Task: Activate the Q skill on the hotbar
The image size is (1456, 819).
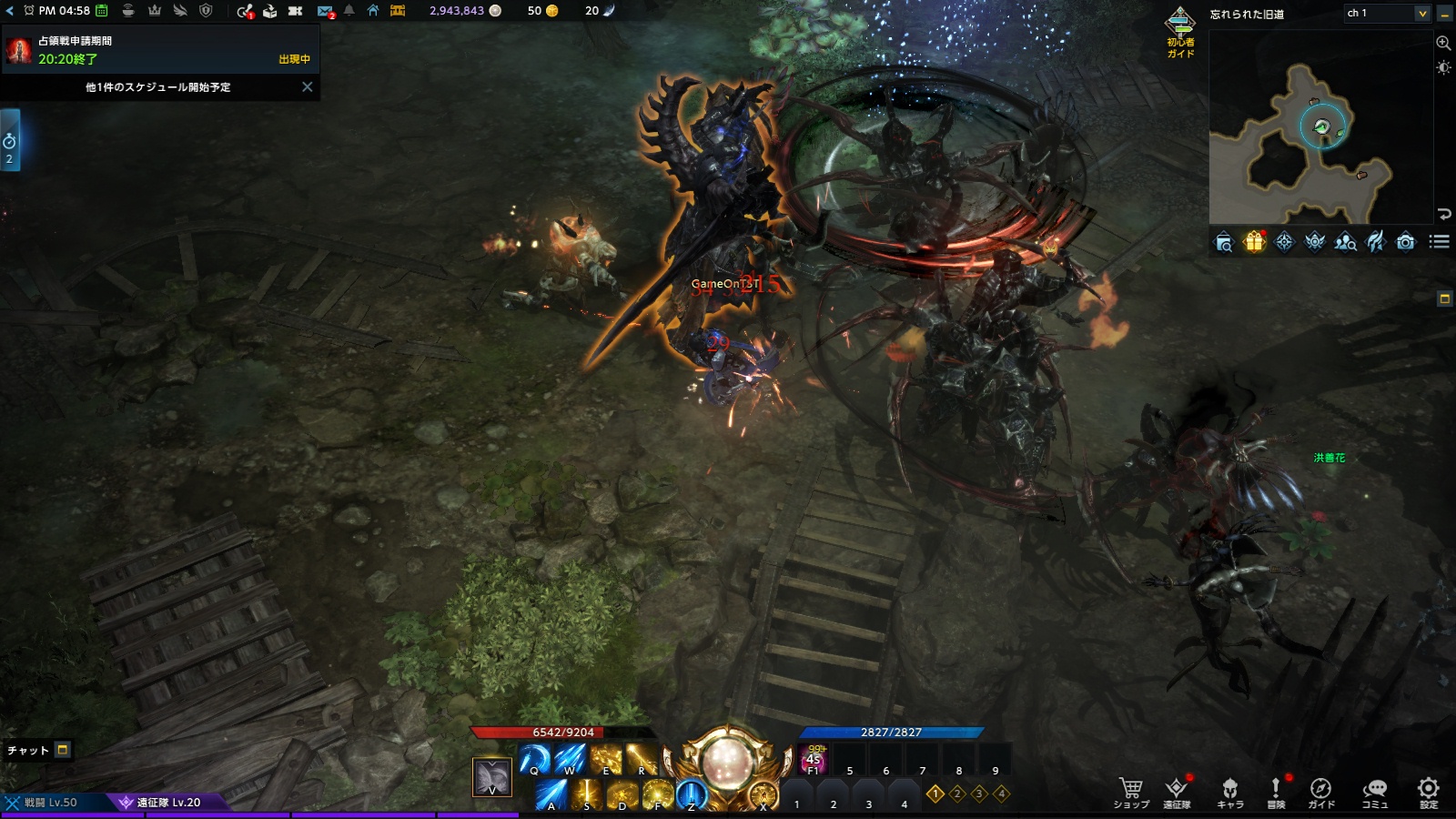Action: [534, 759]
